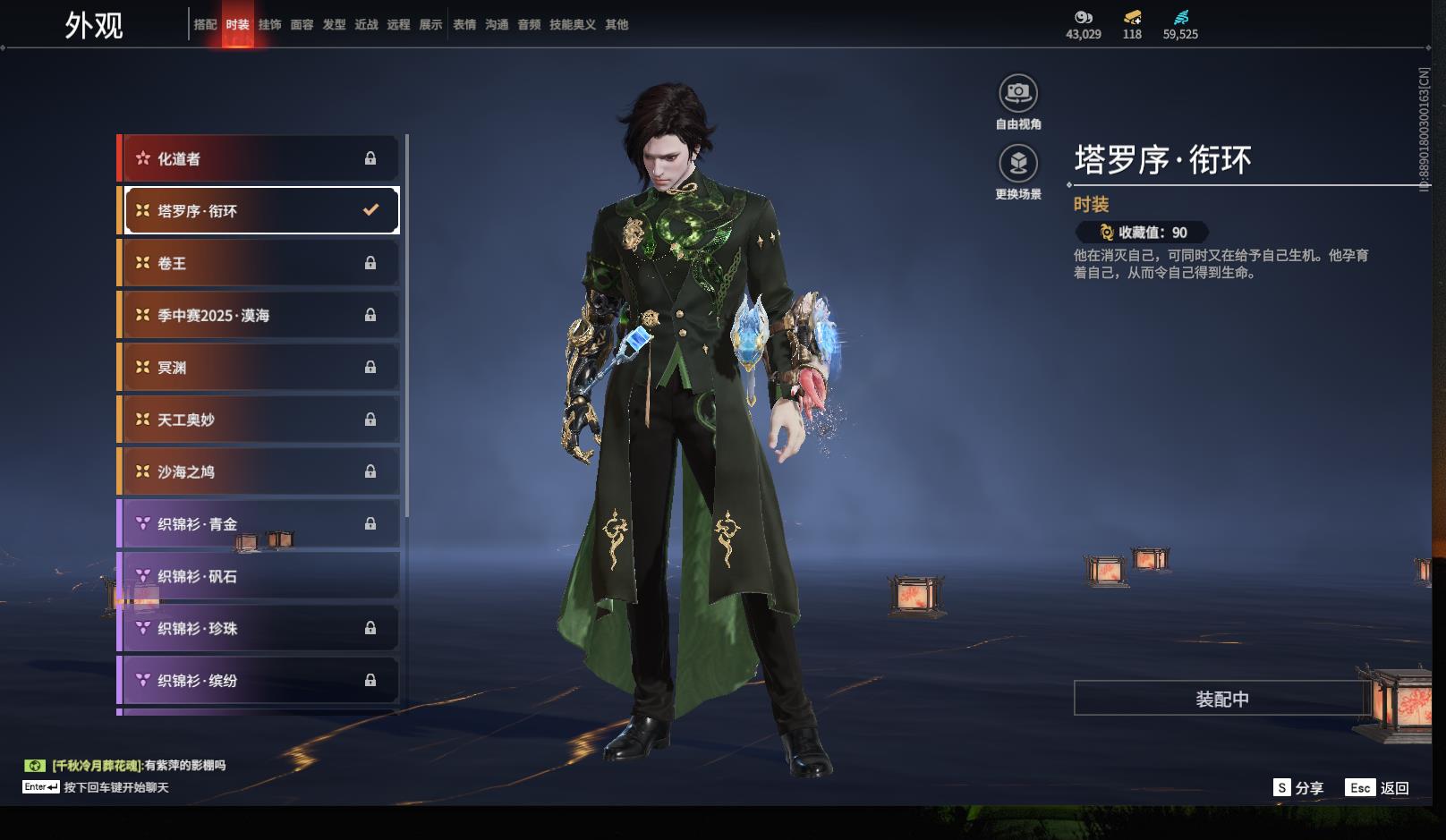Select the 近战 tab

tap(366, 25)
